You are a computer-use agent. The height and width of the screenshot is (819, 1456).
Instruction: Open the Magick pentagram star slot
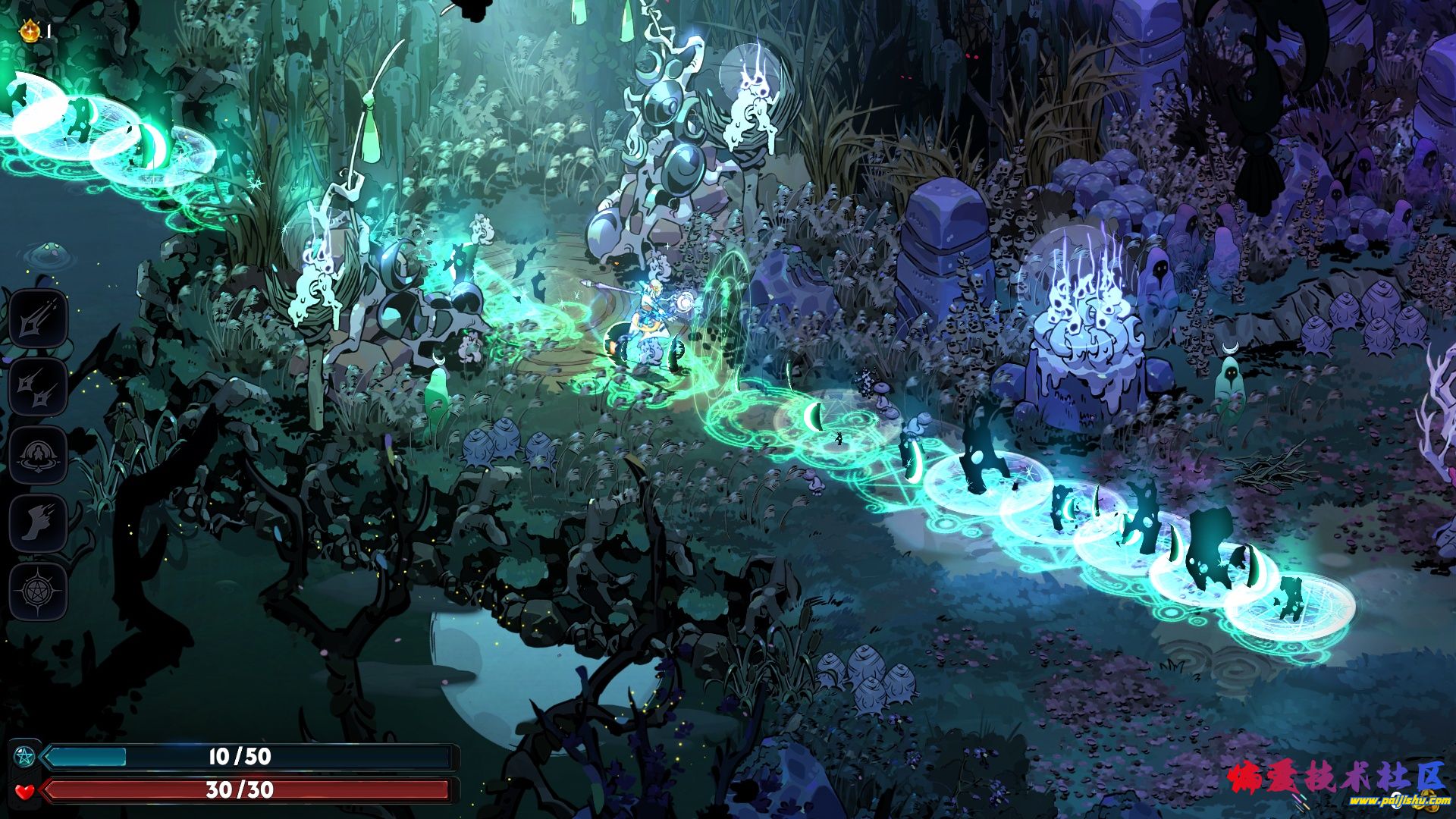pyautogui.click(x=38, y=591)
